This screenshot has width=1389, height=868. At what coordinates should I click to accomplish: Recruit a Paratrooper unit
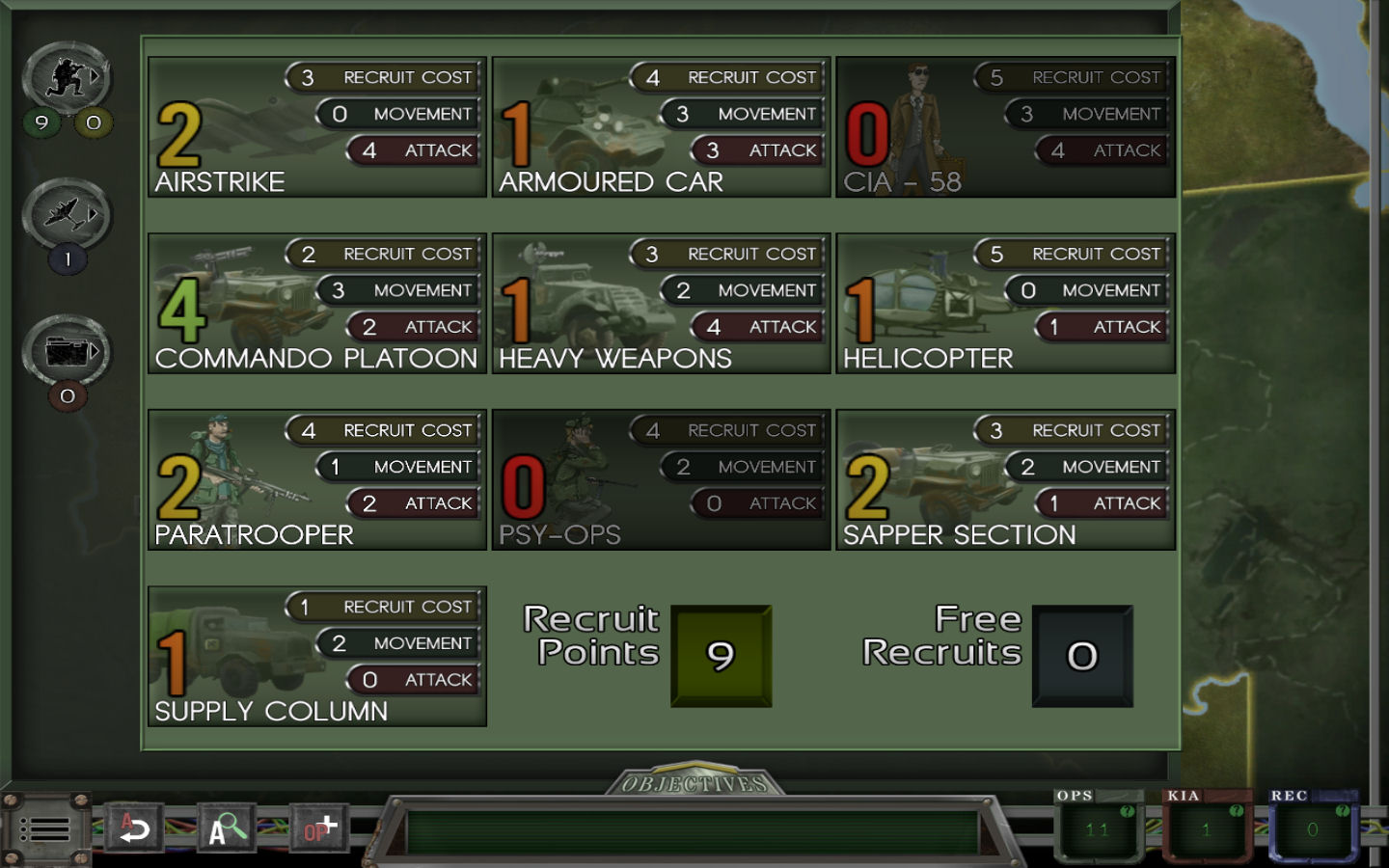pyautogui.click(x=316, y=480)
